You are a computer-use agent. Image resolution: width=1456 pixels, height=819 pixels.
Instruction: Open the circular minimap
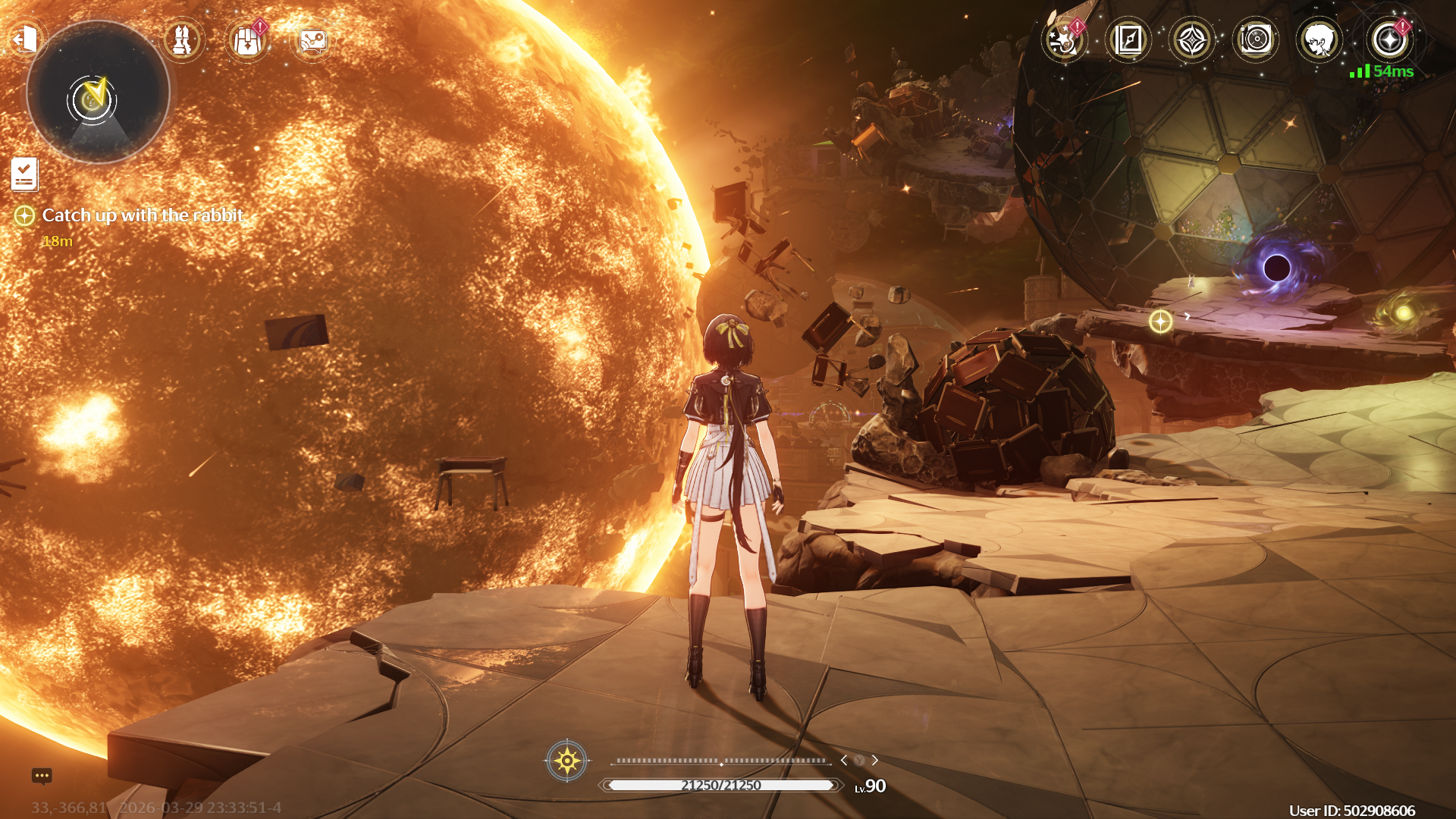point(98,93)
